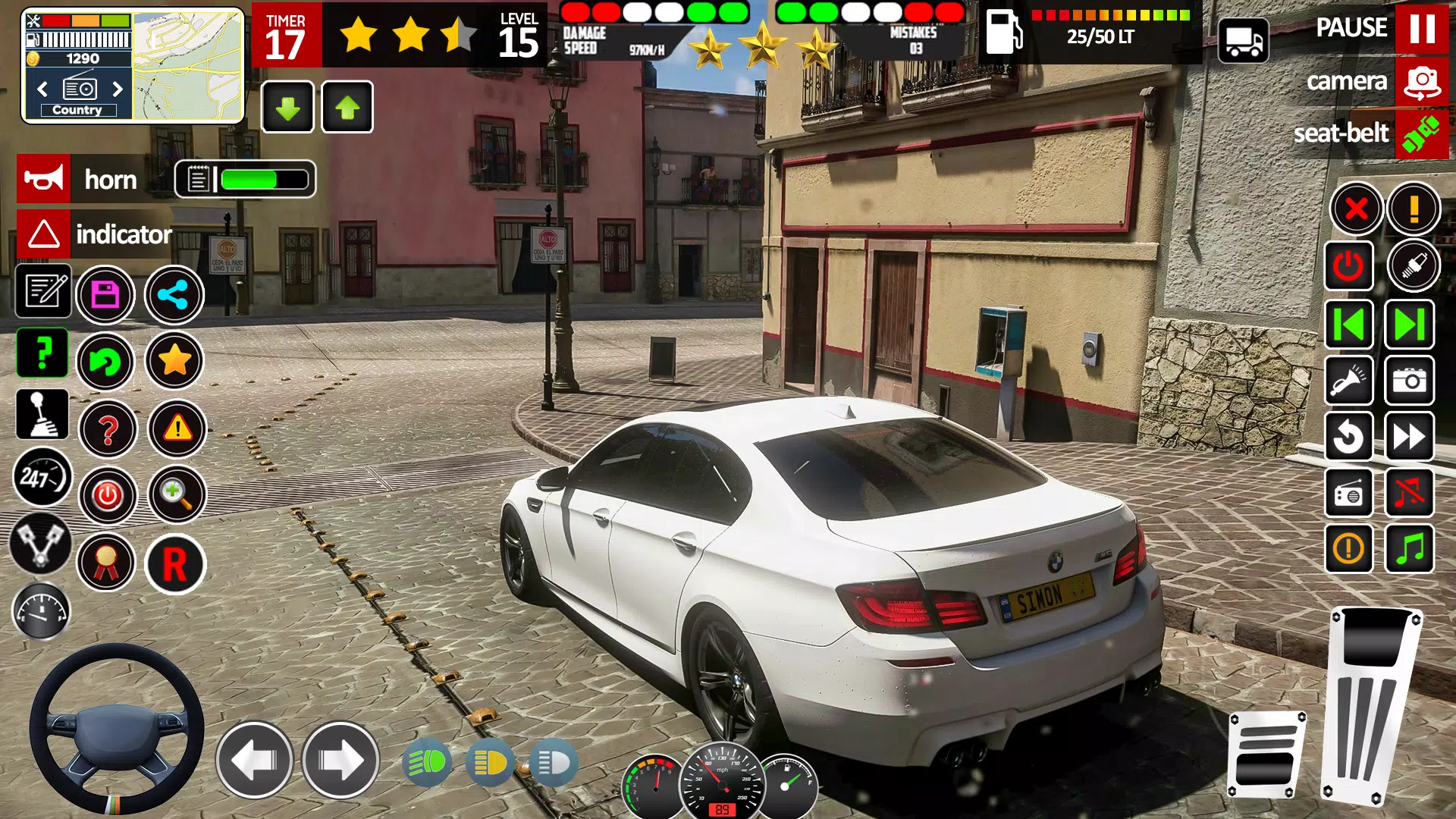The width and height of the screenshot is (1456, 819).
Task: Select next radio station arrow
Action: [x=118, y=89]
